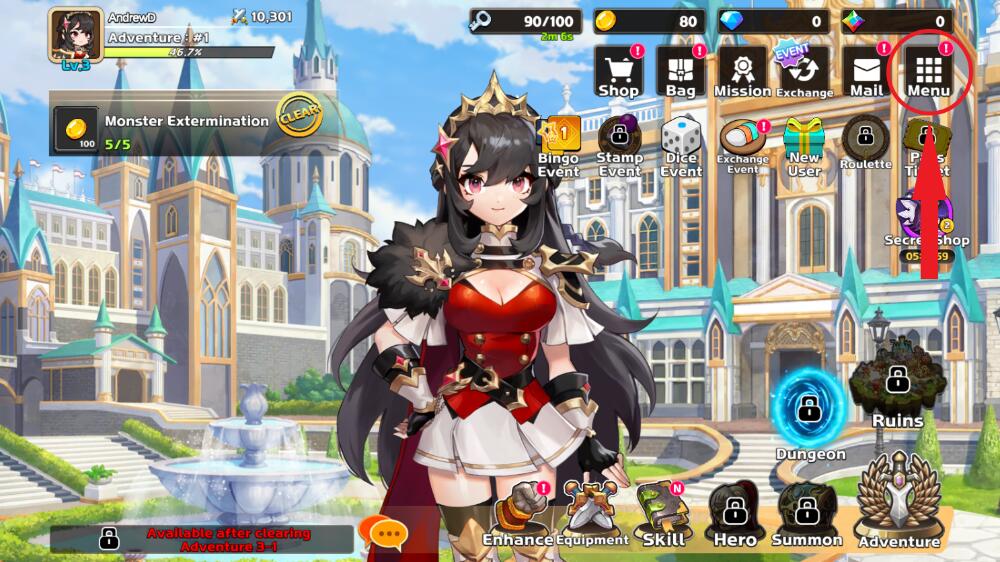Open the chat speech bubble
Screen dimensions: 1000x562
click(386, 533)
